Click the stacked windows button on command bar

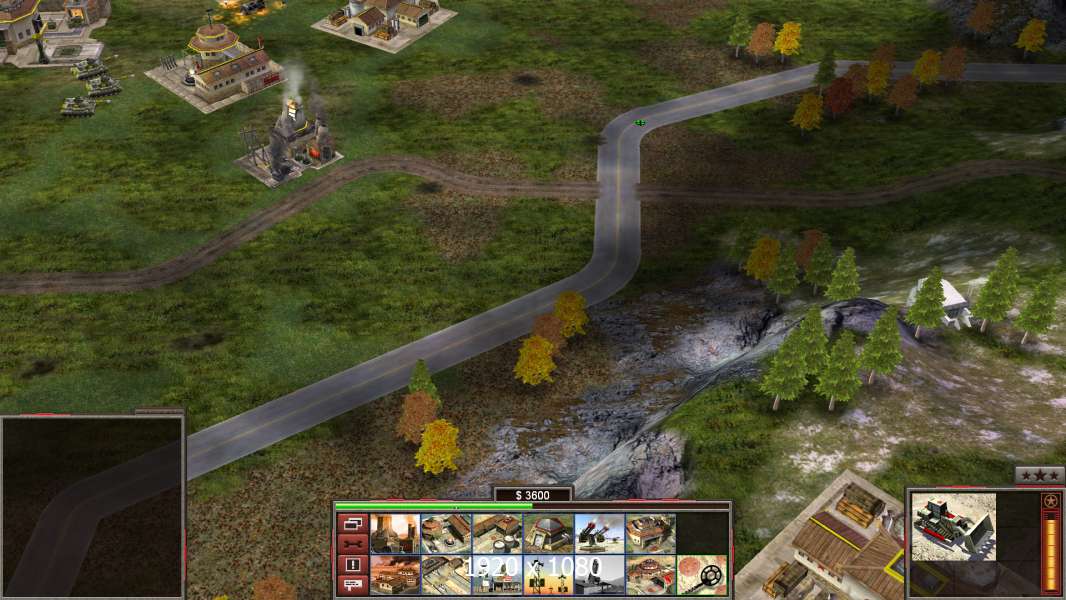coord(352,523)
